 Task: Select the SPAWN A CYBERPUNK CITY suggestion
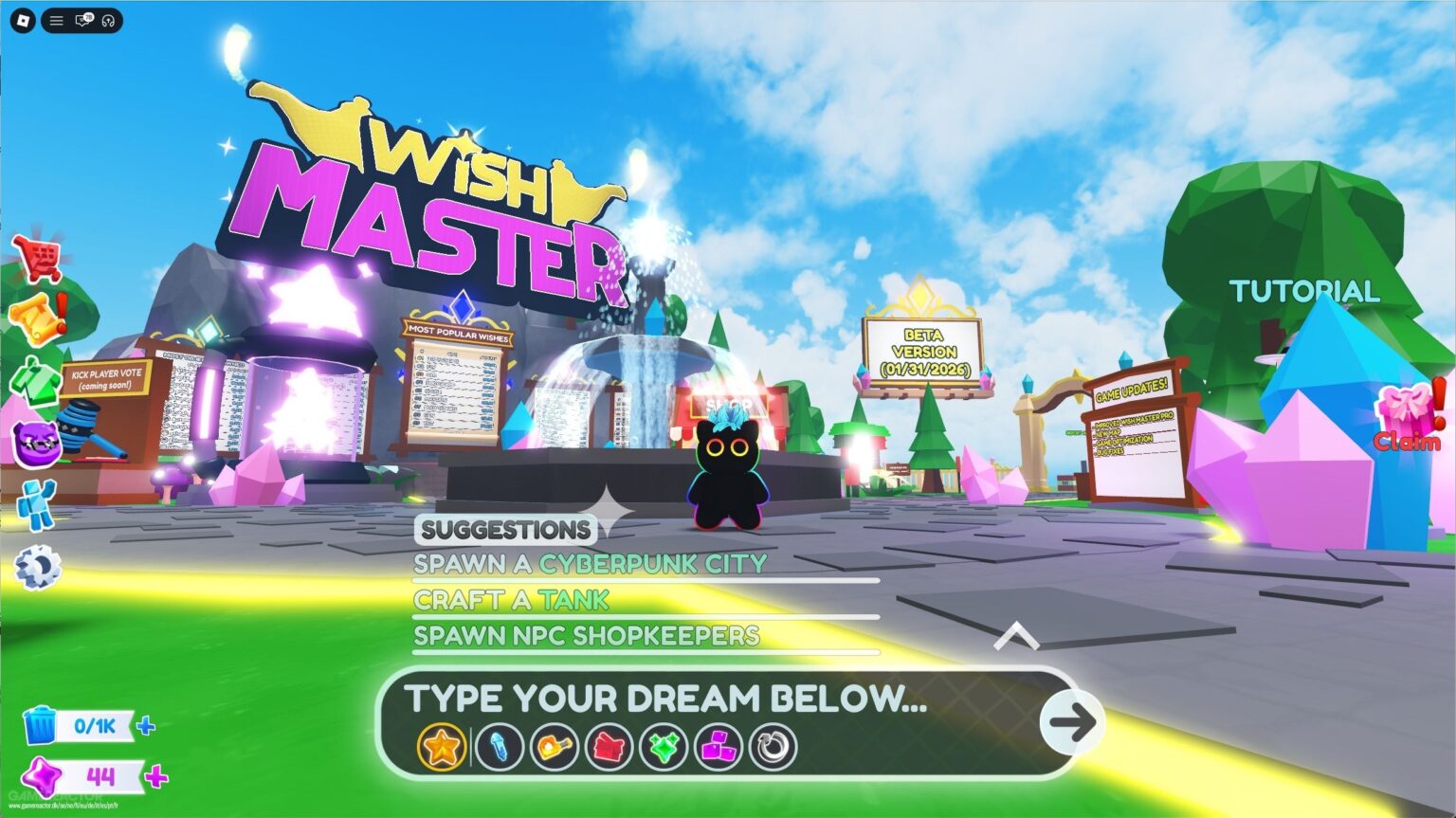pyautogui.click(x=590, y=563)
